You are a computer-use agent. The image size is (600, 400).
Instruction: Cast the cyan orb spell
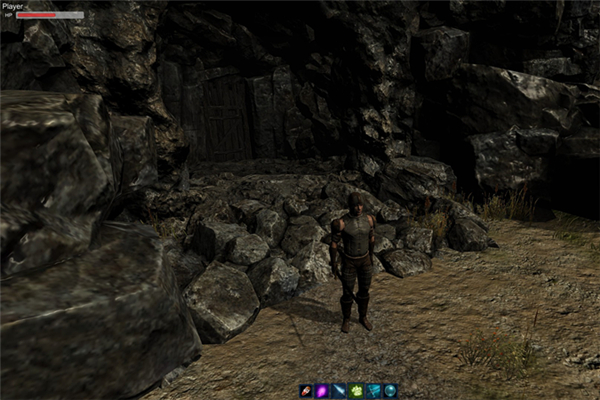pos(391,391)
